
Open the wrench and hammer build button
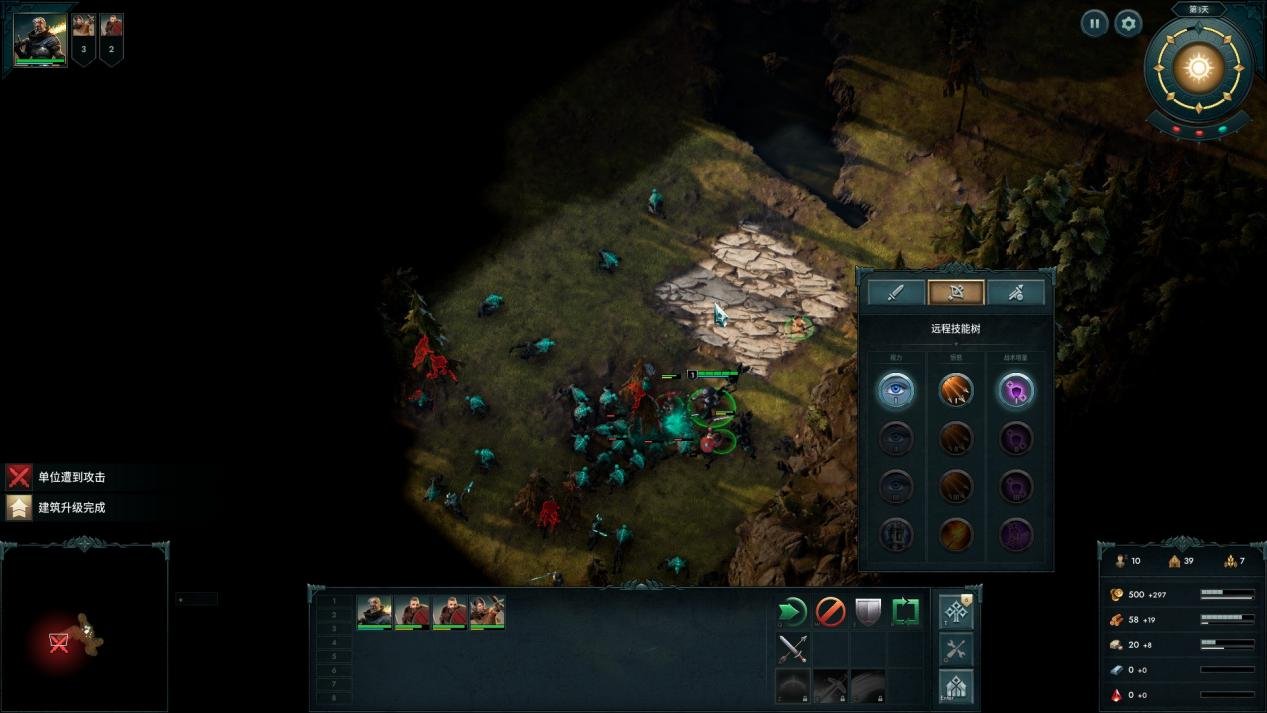(x=956, y=649)
